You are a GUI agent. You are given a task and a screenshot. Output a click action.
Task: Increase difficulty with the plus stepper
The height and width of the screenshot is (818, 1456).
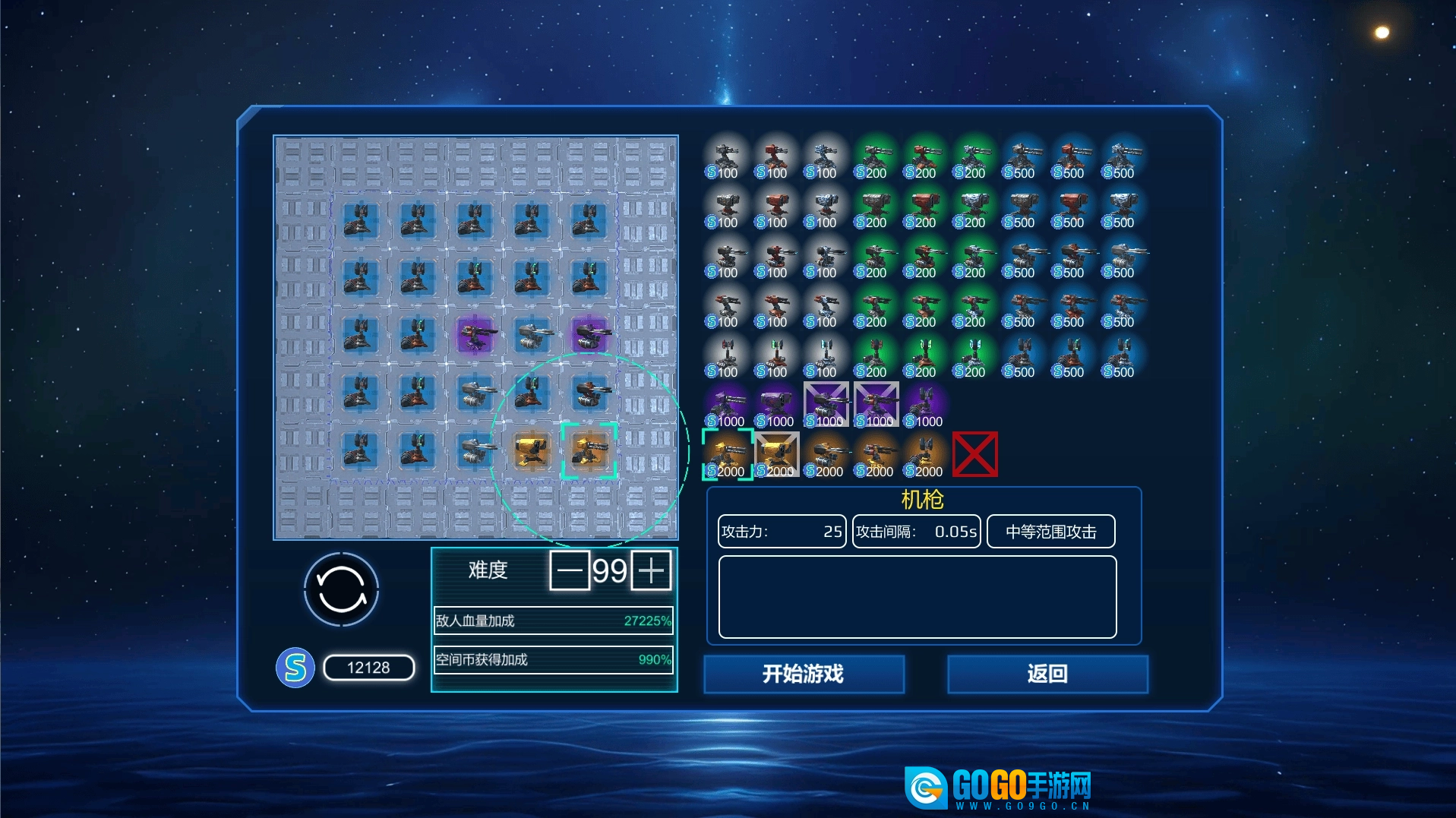pyautogui.click(x=651, y=570)
